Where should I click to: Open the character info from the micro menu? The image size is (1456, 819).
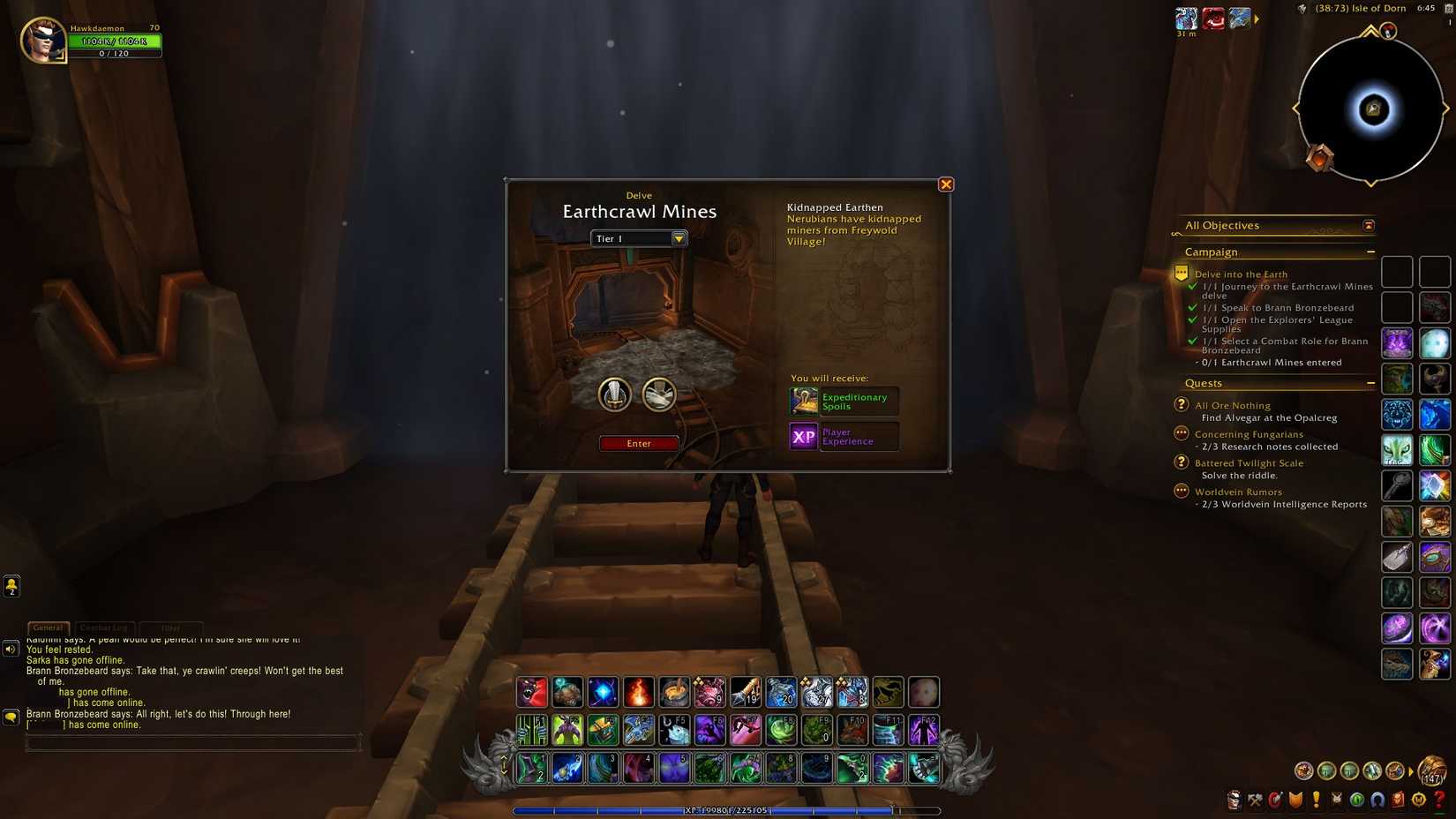coord(1233,800)
